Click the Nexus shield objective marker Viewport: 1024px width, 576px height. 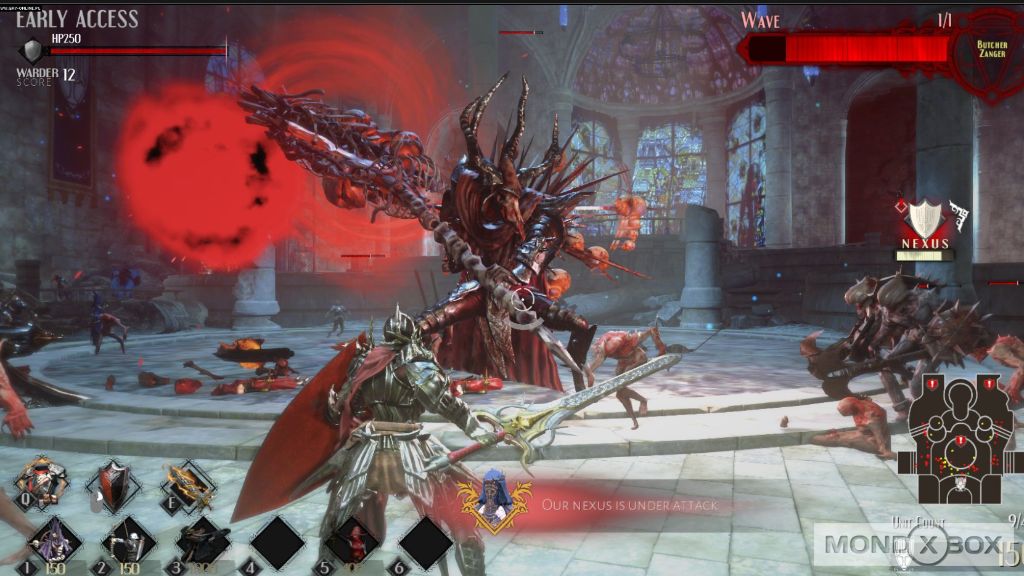coord(924,220)
